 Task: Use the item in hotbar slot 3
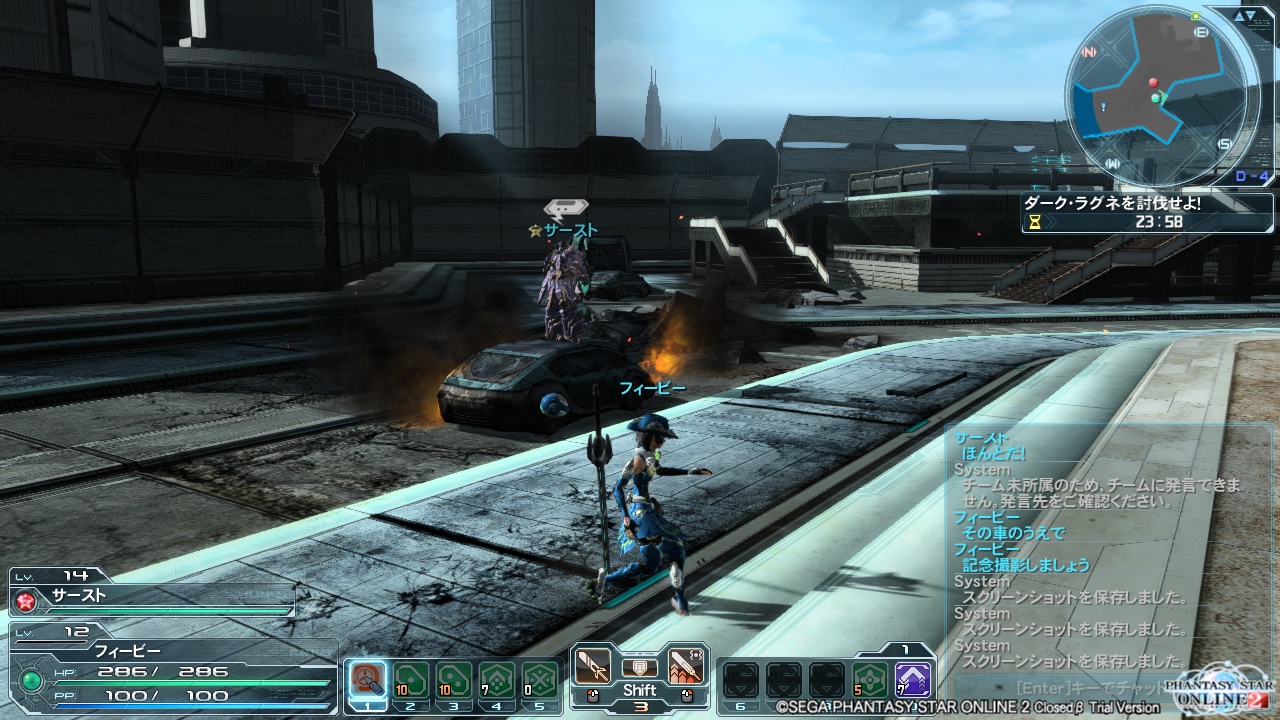pos(454,680)
